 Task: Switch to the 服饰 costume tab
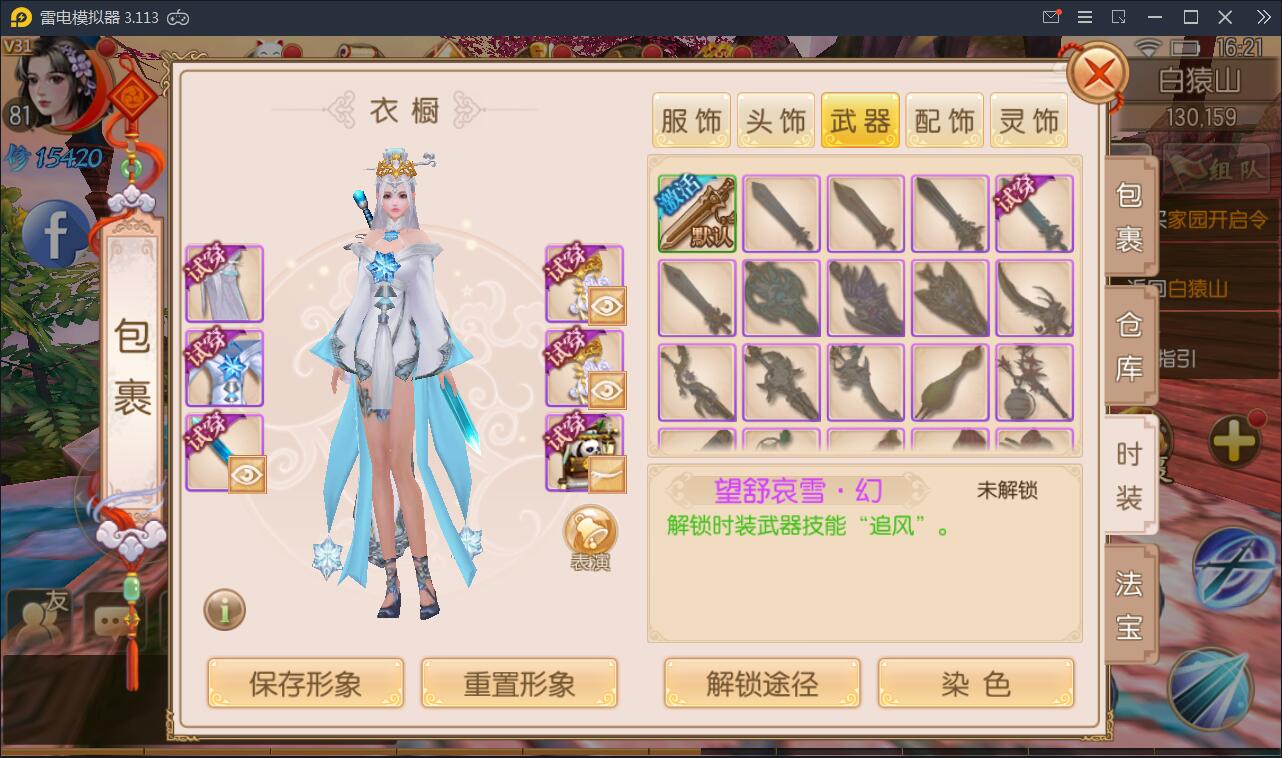click(x=691, y=118)
